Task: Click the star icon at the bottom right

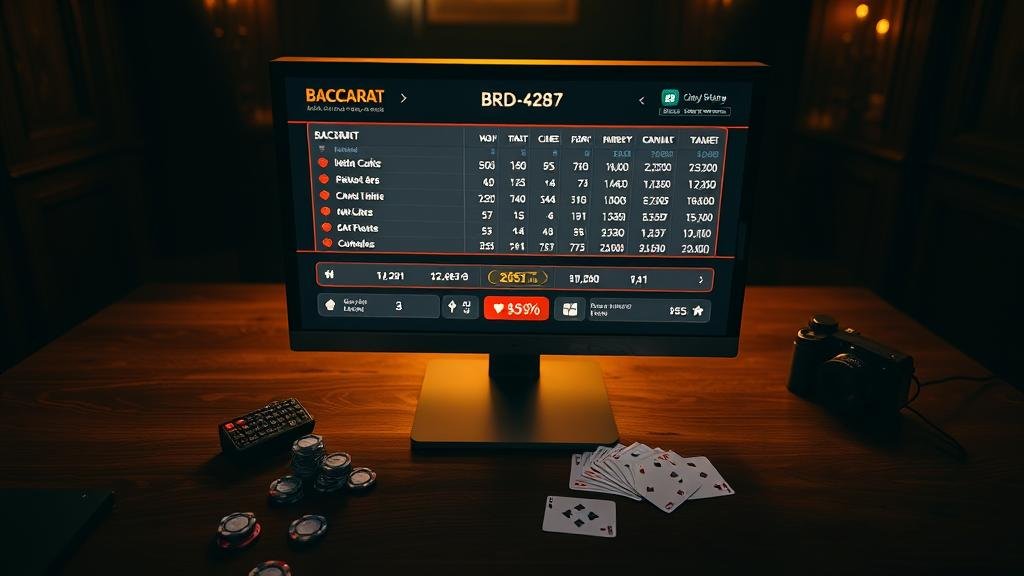Action: [x=698, y=311]
